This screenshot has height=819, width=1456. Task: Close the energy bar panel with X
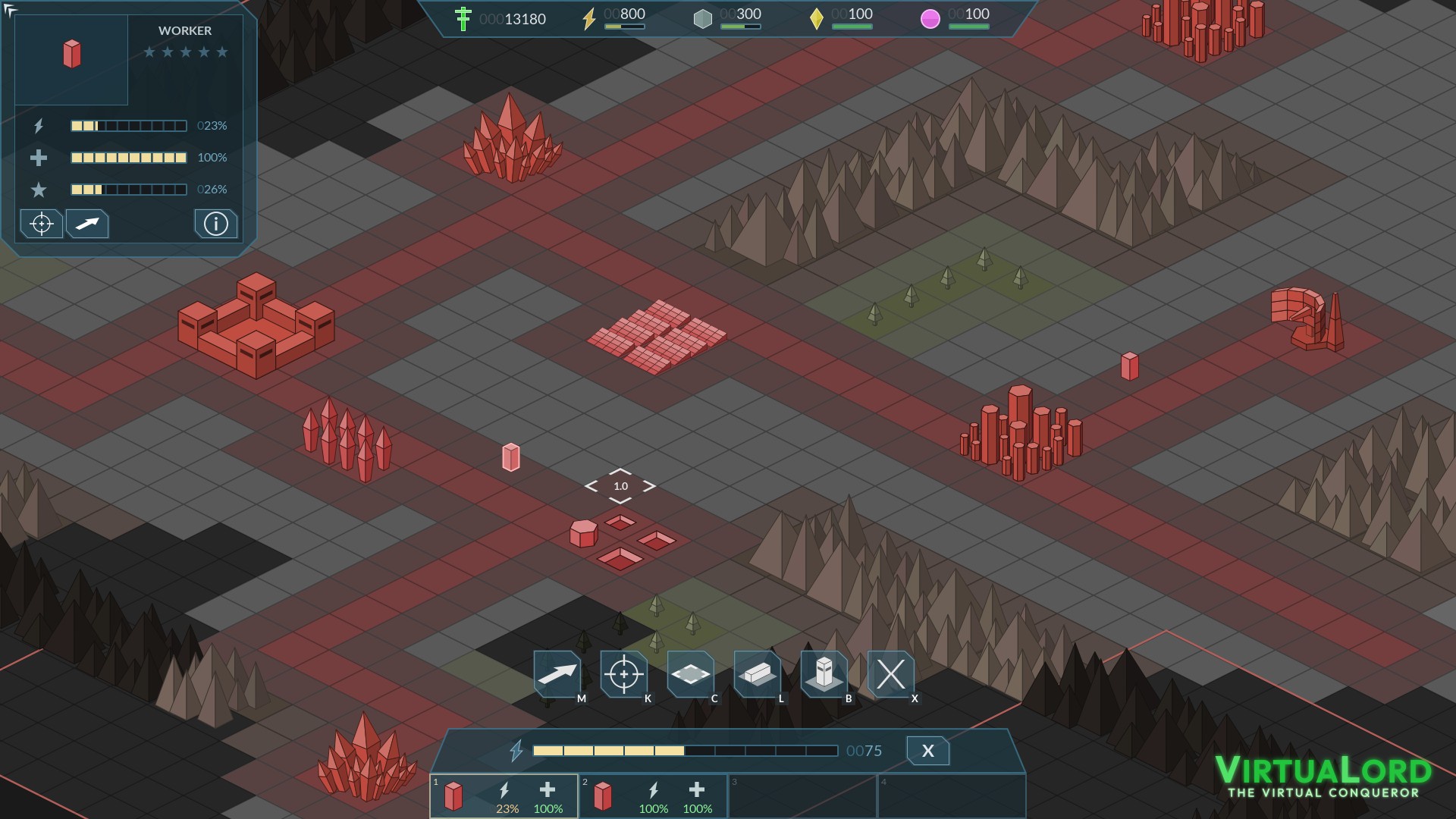click(927, 751)
